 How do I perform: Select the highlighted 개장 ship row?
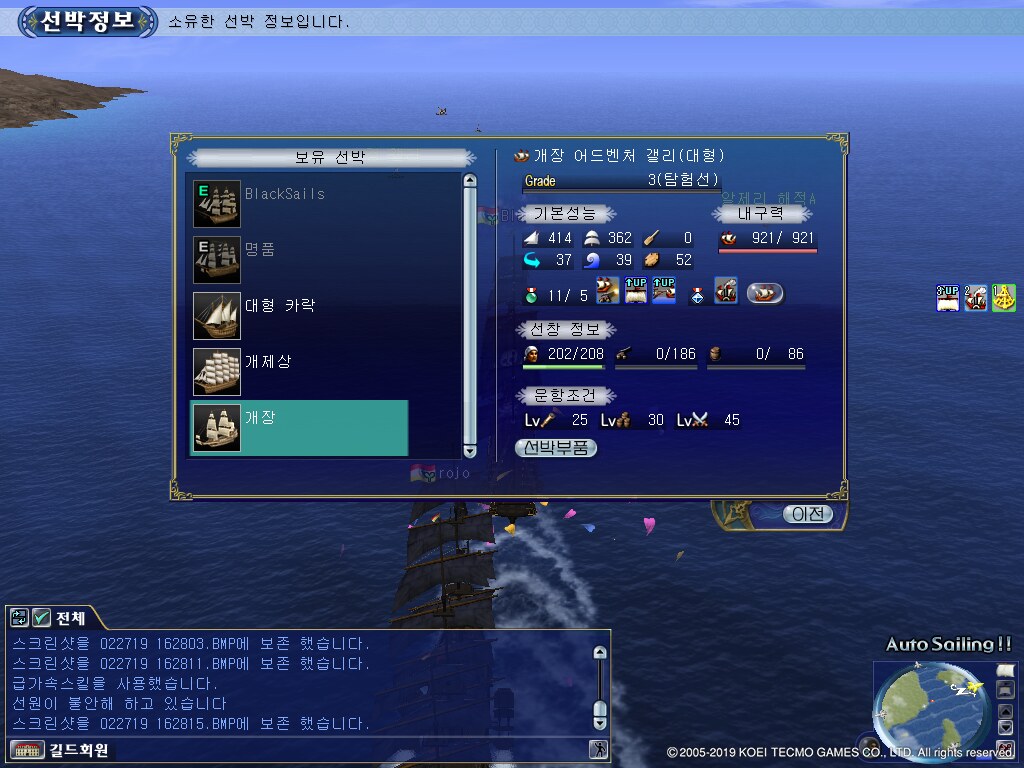(299, 428)
